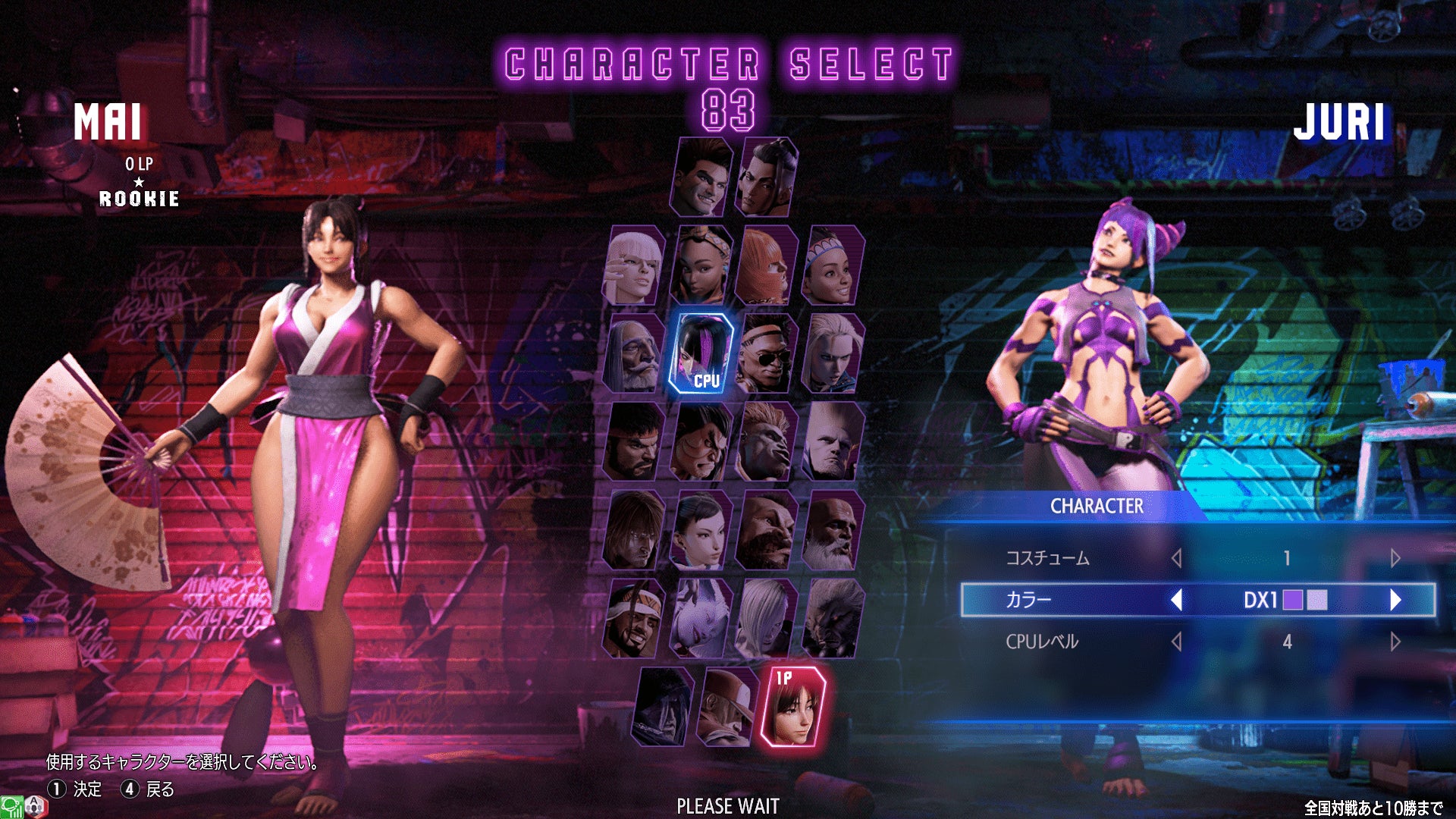Increase the CPUレベル value with right arrow
Screen dimensions: 1456x819
coord(1395,642)
